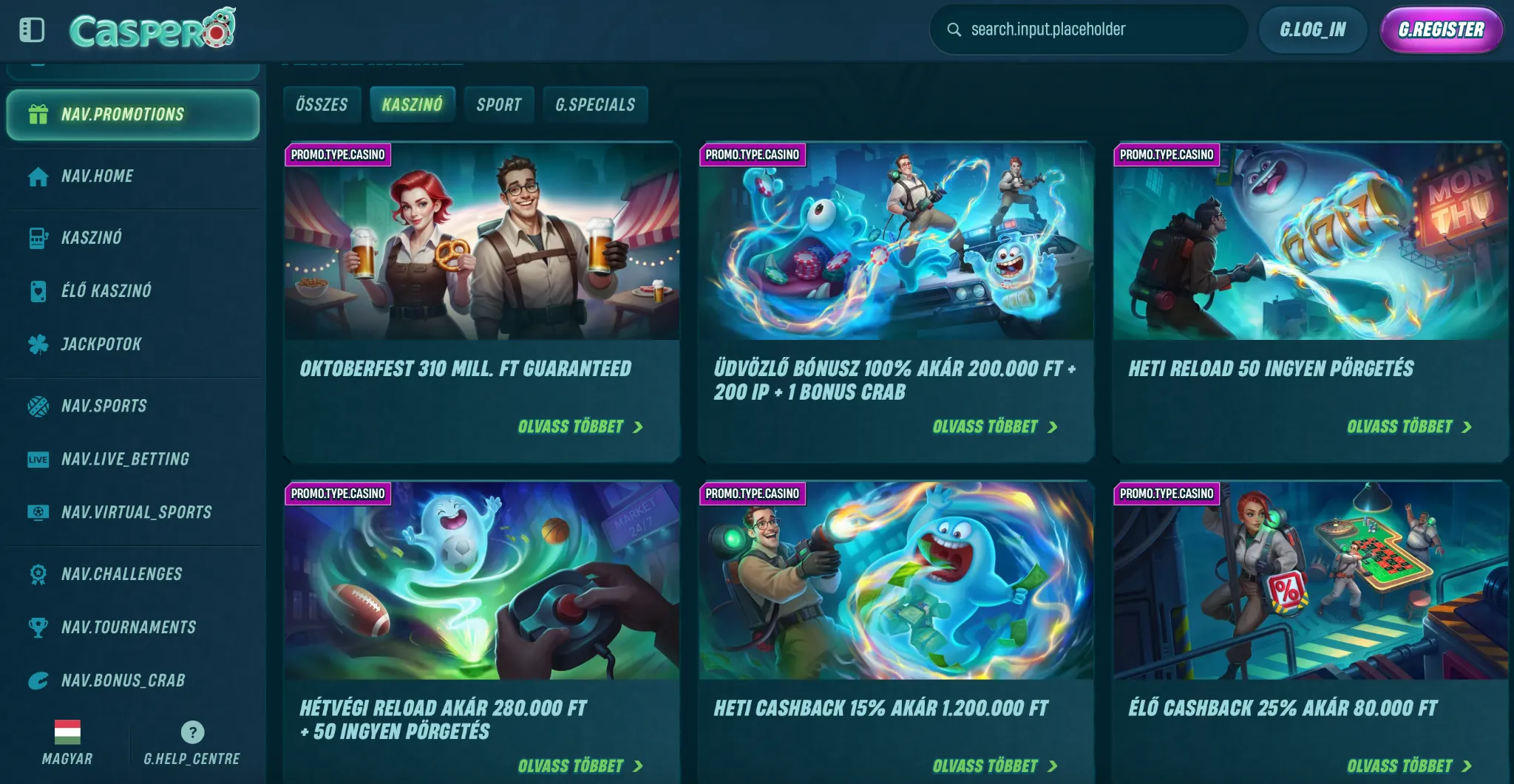This screenshot has height=784, width=1514.
Task: Go to NAV.VIRTUAL_SPORTS in the sidebar
Action: (x=136, y=512)
